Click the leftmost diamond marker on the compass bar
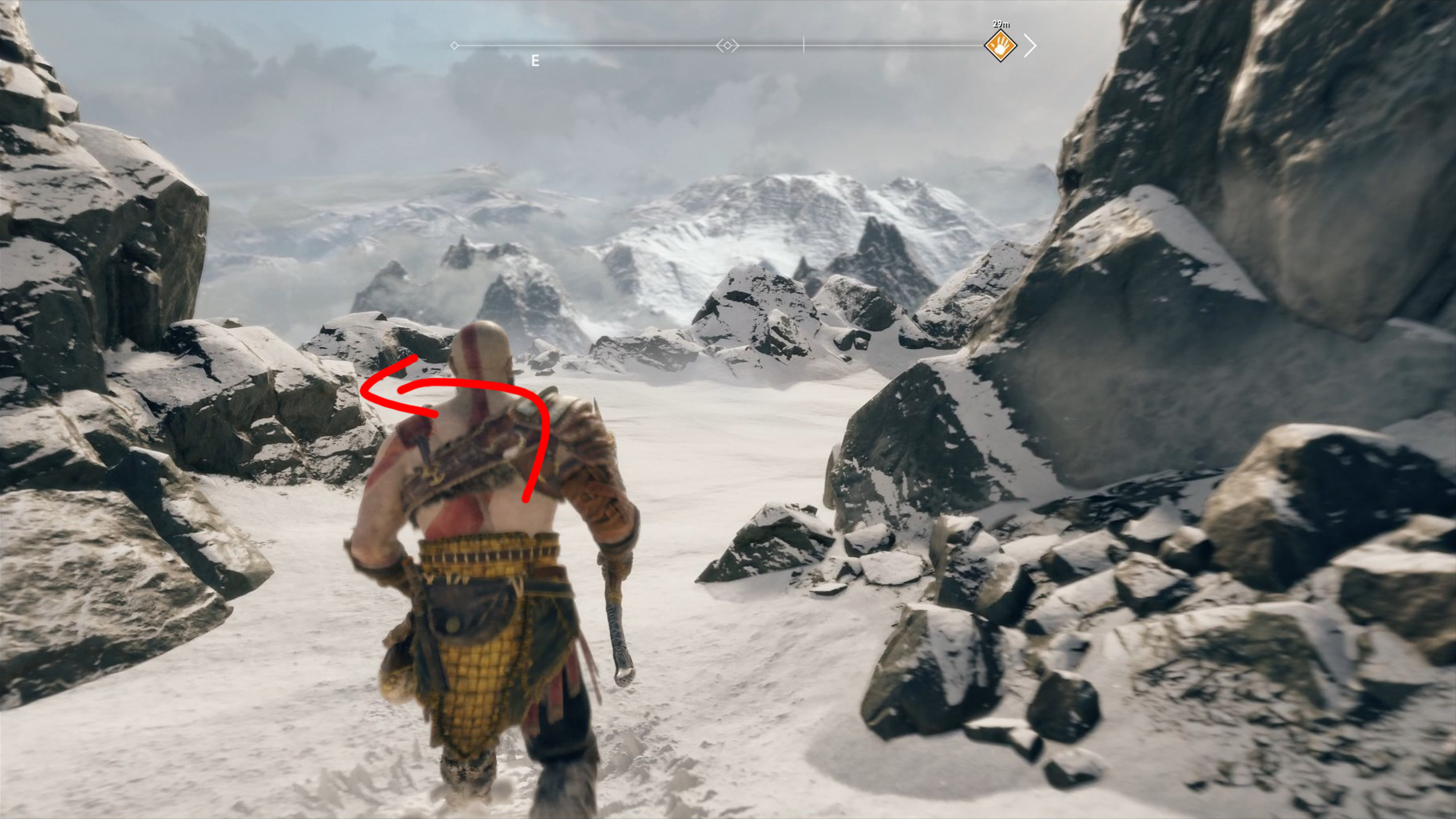Image resolution: width=1456 pixels, height=819 pixels. pyautogui.click(x=454, y=45)
